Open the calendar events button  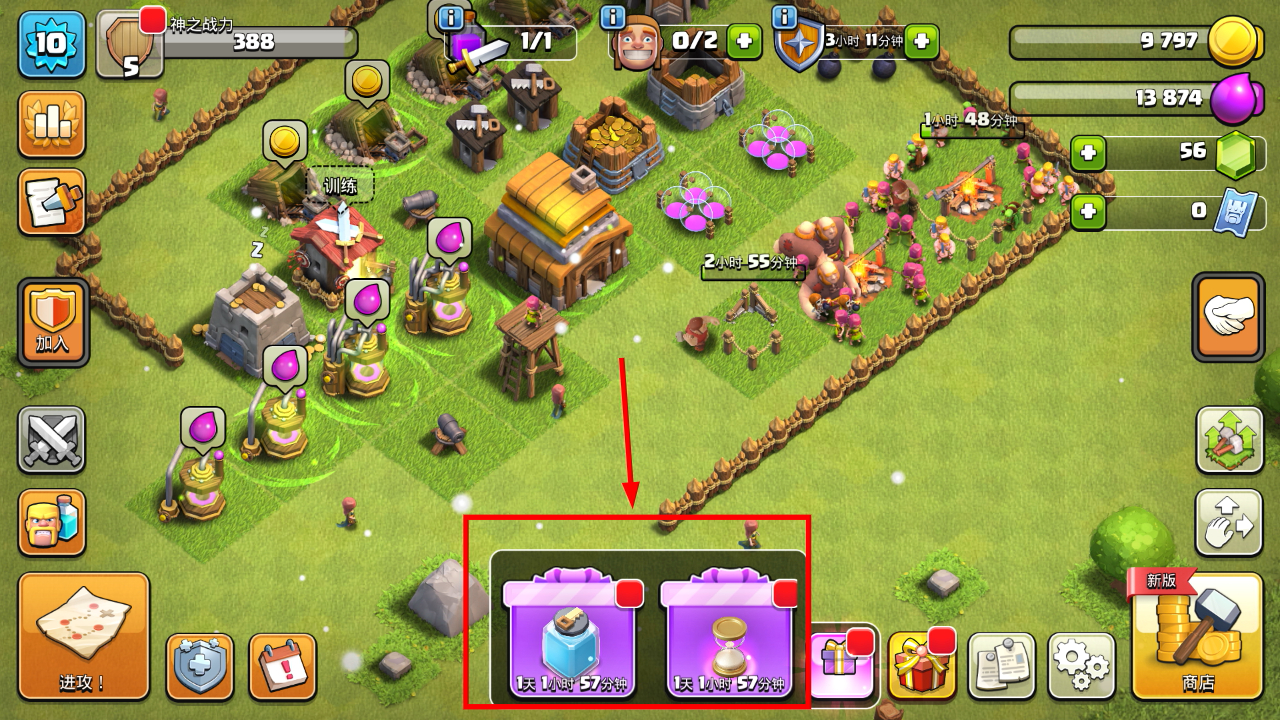click(282, 665)
